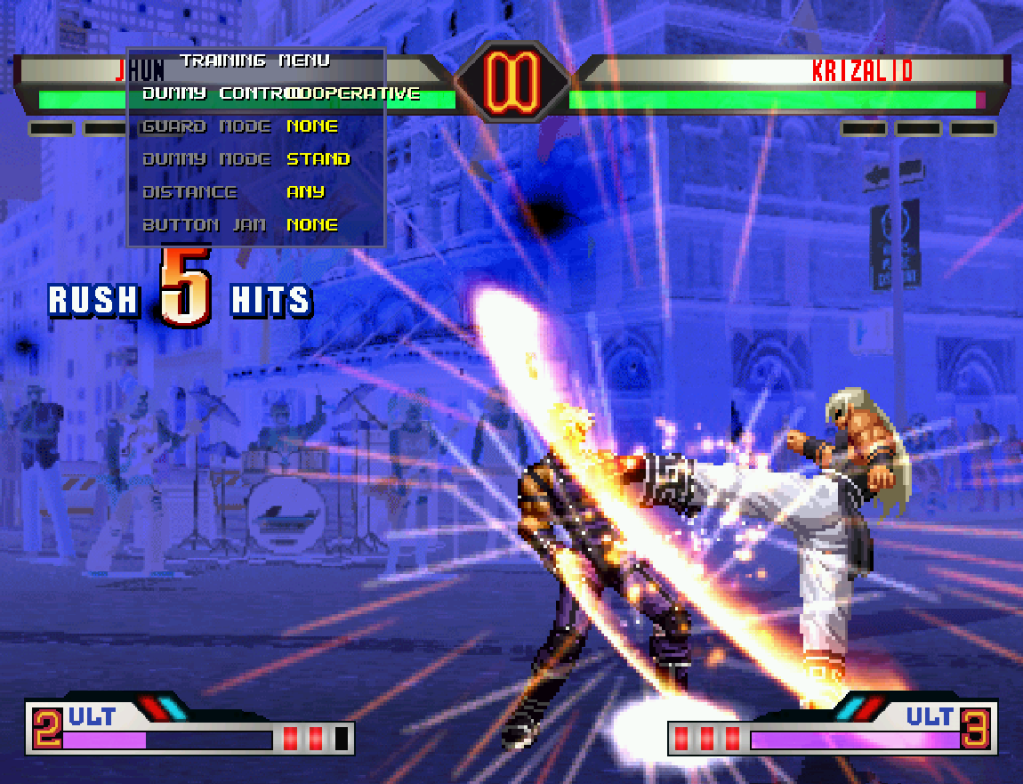Viewport: 1023px width, 784px height.
Task: Open the Distance training option
Action: (255, 192)
